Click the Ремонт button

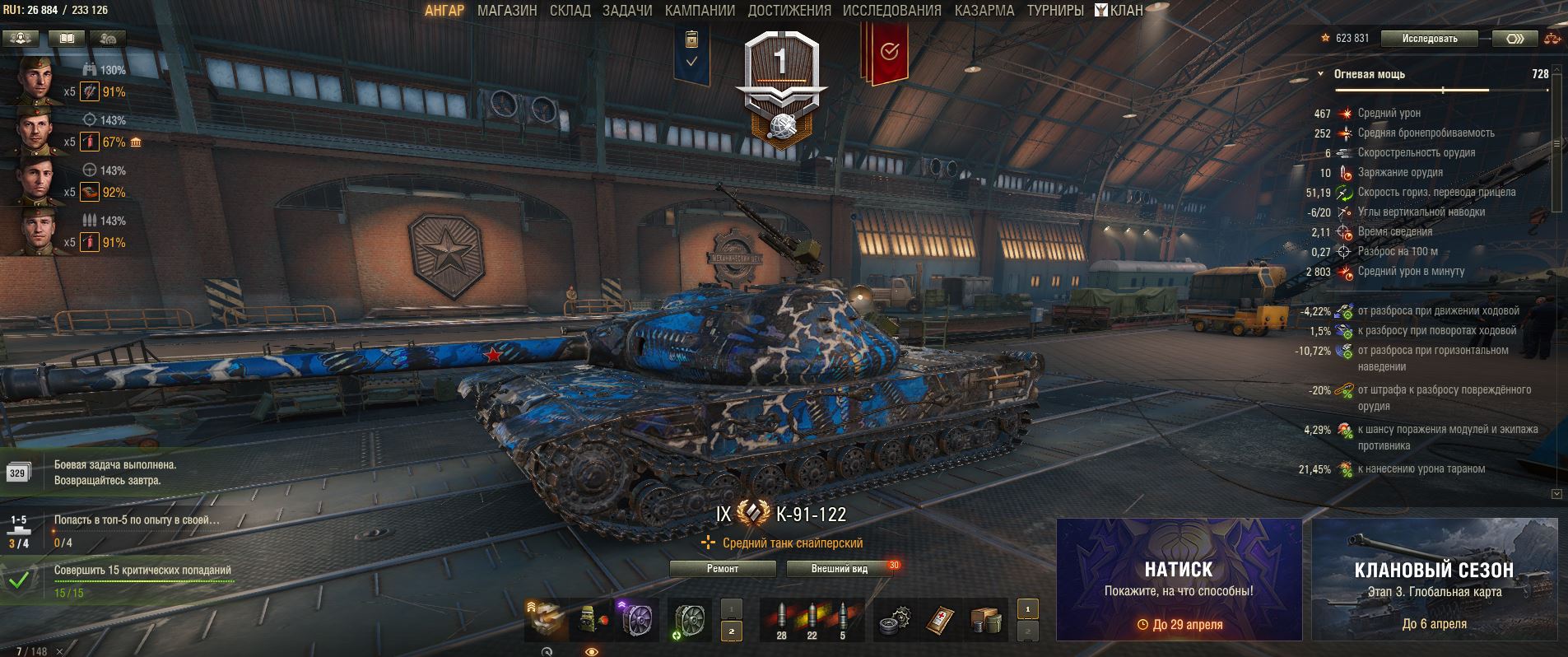pyautogui.click(x=723, y=569)
